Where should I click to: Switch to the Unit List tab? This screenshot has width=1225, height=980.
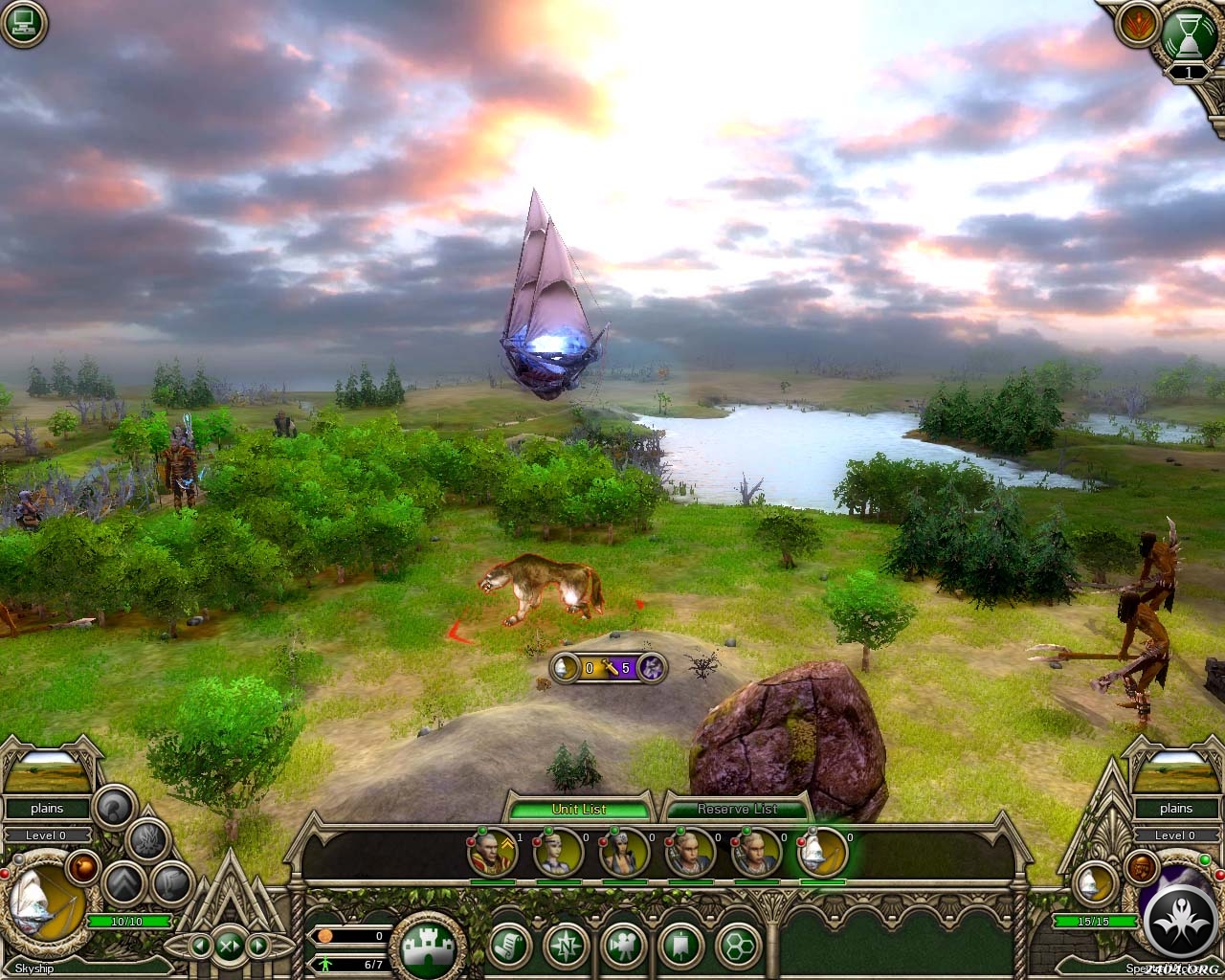pos(579,809)
